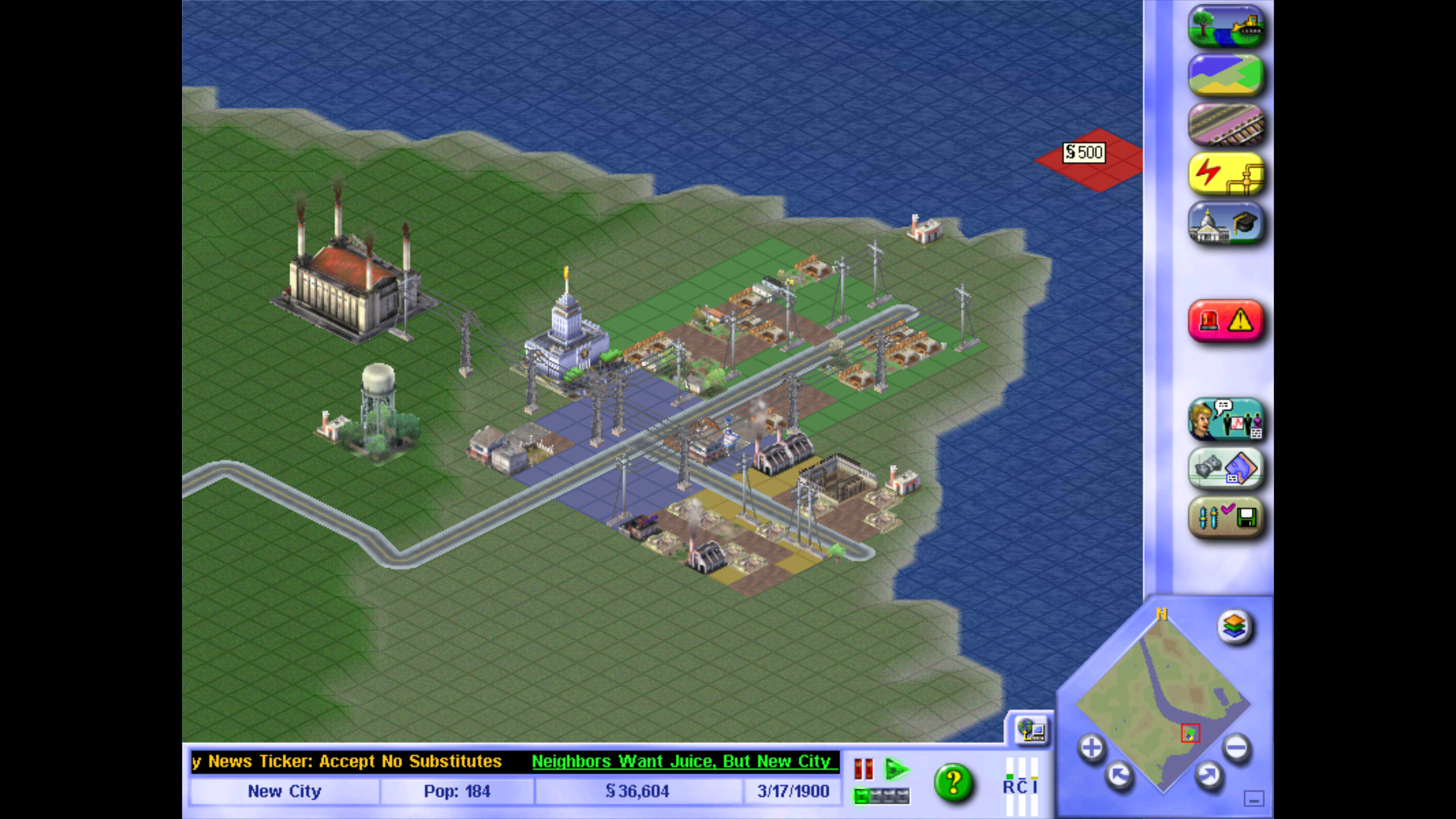Toggle map layers with the stacked layers icon
The height and width of the screenshot is (819, 1456).
pyautogui.click(x=1234, y=627)
